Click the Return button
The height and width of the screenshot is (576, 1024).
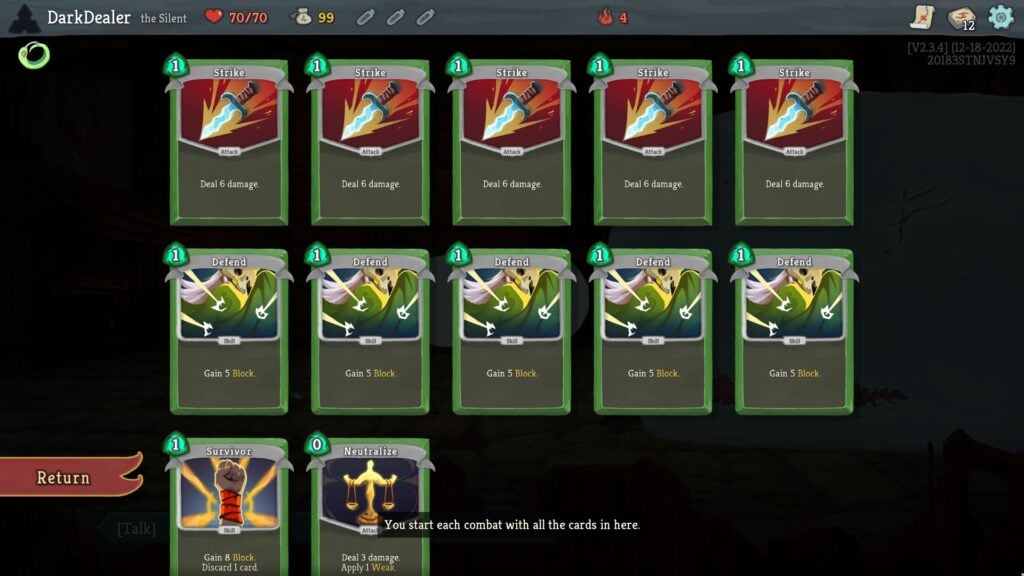click(x=66, y=477)
